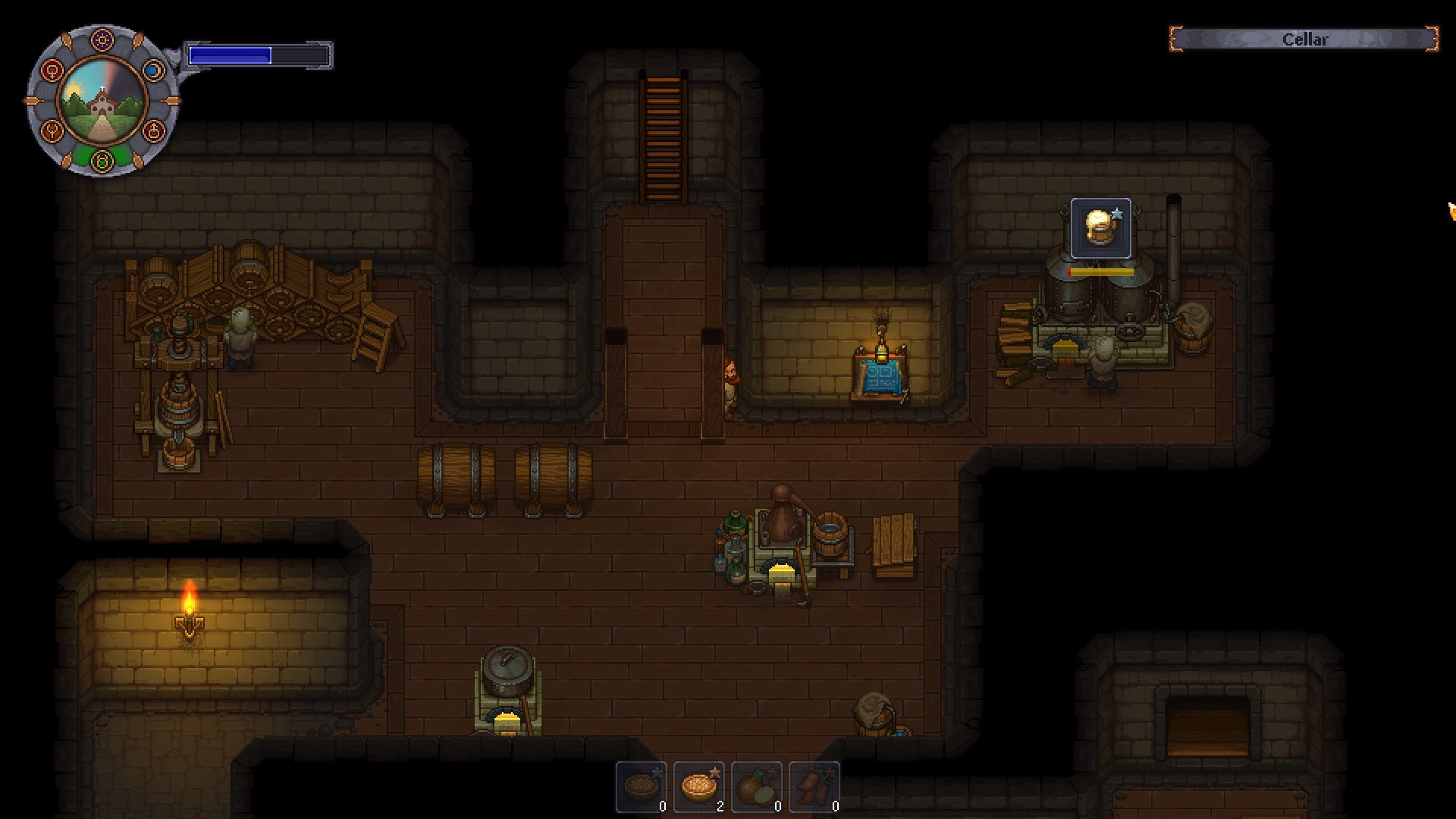Select the gray porridge hotbar slot
The width and height of the screenshot is (1456, 819).
641,787
